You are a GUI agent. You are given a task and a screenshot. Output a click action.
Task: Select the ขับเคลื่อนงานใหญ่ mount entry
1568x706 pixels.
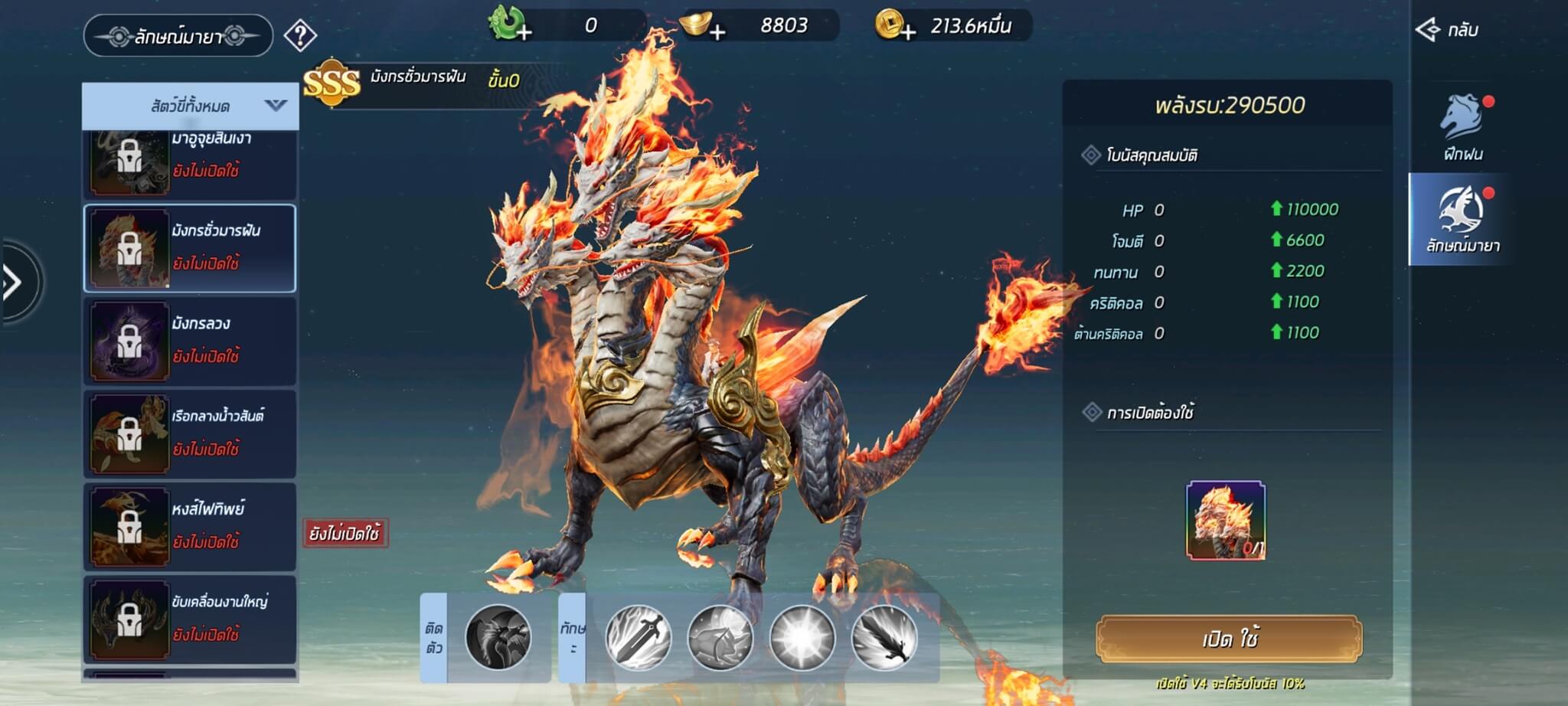[190, 619]
